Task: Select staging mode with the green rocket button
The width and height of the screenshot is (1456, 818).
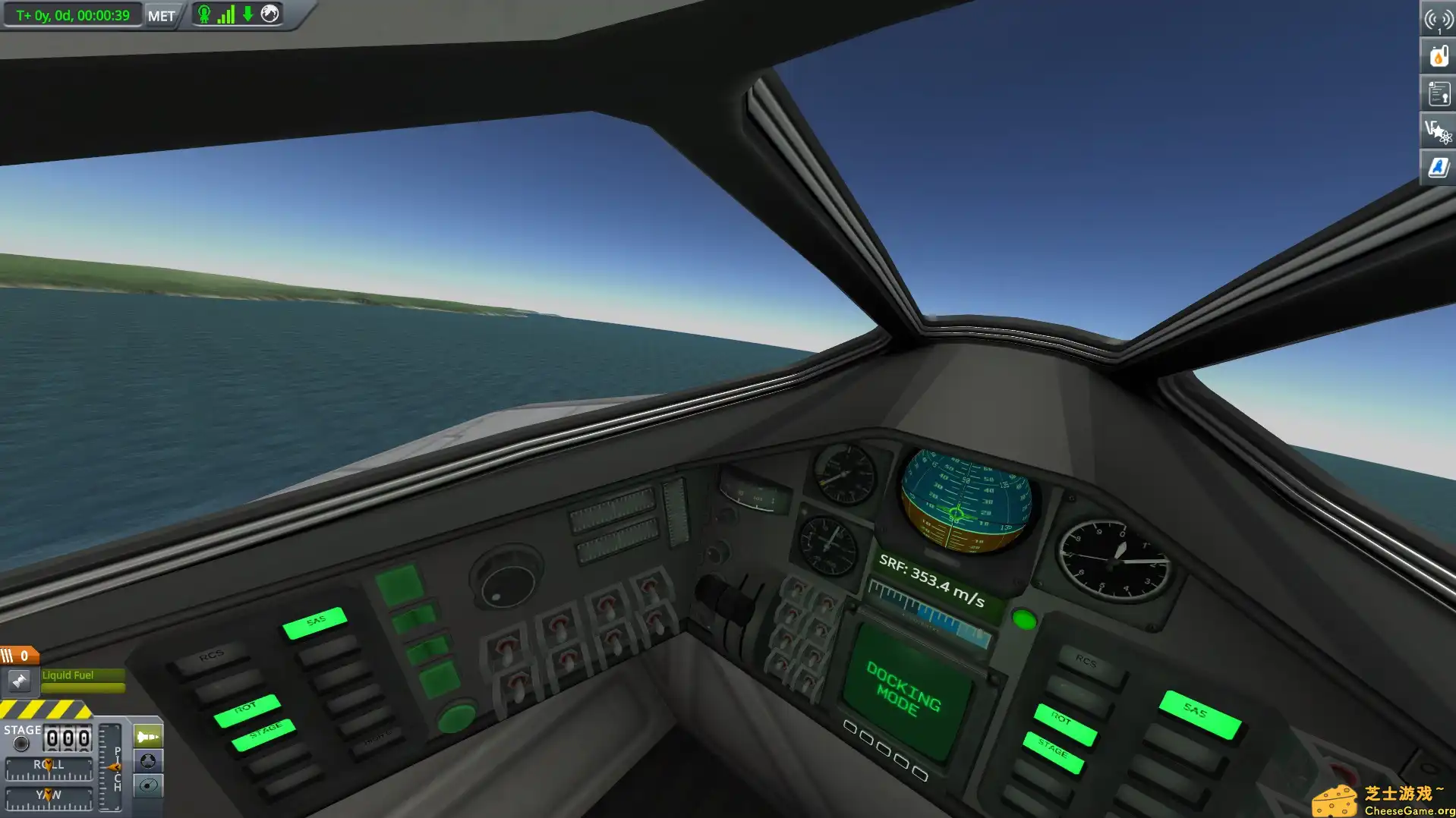Action: click(x=147, y=735)
